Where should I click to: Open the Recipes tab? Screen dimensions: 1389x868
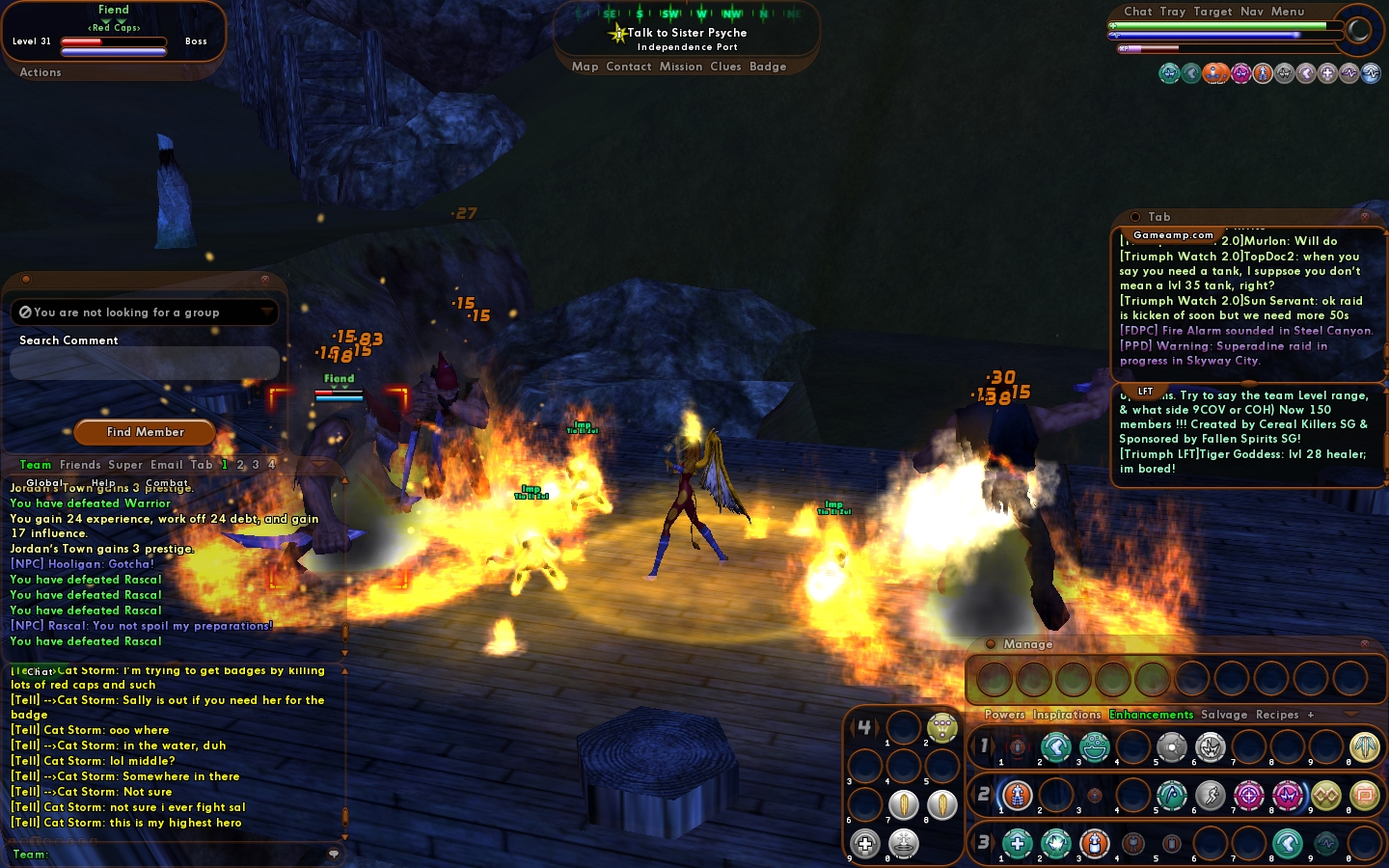[1277, 715]
